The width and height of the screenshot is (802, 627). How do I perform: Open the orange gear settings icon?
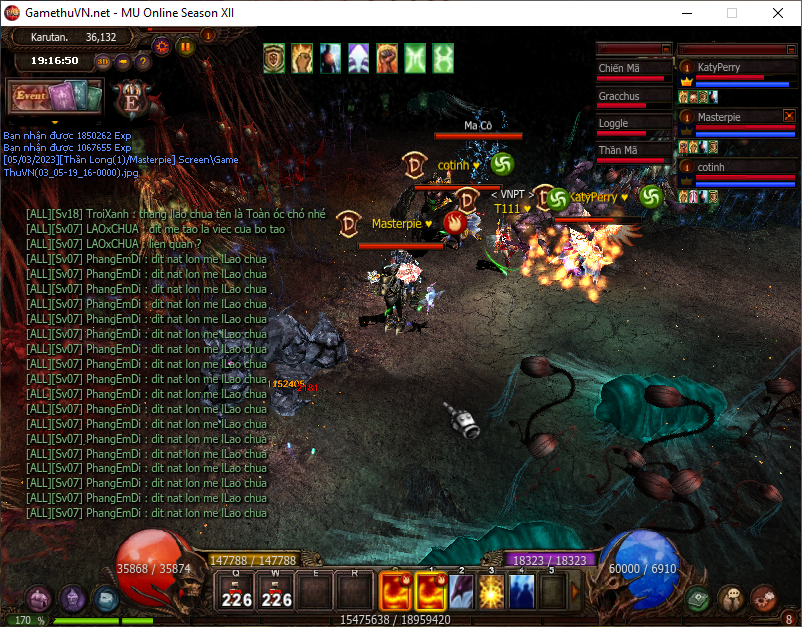(161, 46)
